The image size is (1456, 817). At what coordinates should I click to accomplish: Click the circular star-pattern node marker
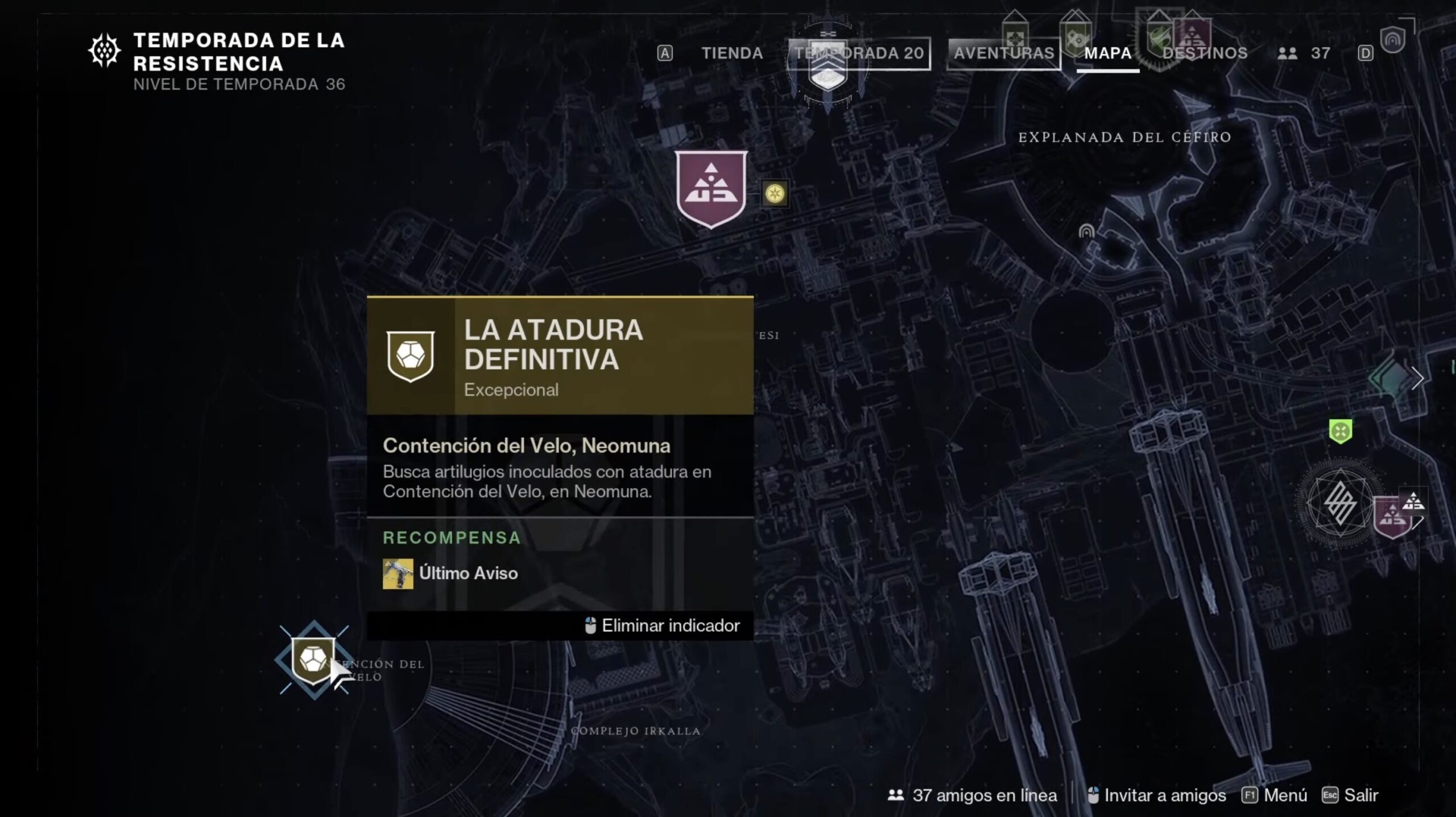(1339, 504)
